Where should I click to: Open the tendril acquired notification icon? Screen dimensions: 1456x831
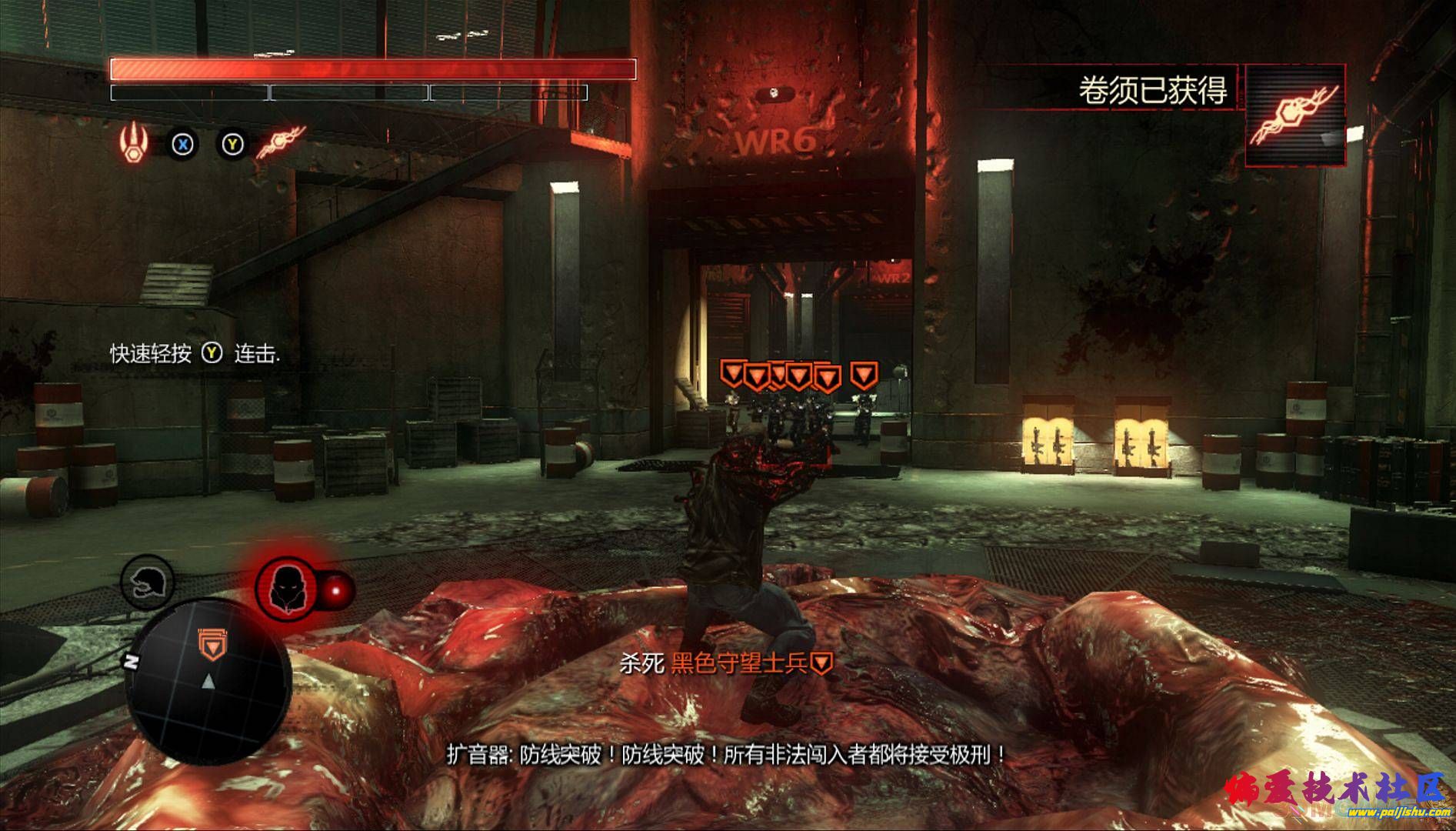click(x=1295, y=115)
